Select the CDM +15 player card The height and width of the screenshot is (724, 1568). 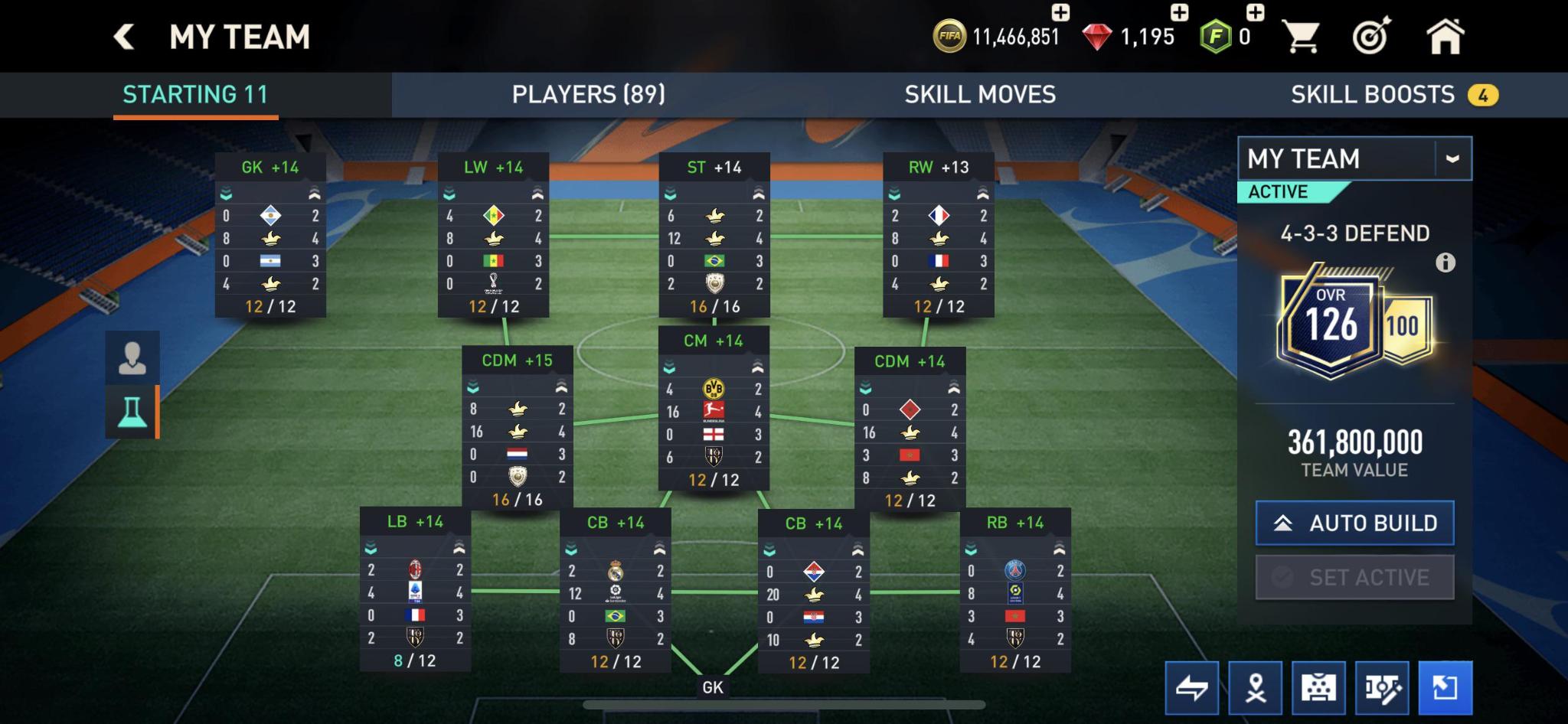pyautogui.click(x=517, y=429)
